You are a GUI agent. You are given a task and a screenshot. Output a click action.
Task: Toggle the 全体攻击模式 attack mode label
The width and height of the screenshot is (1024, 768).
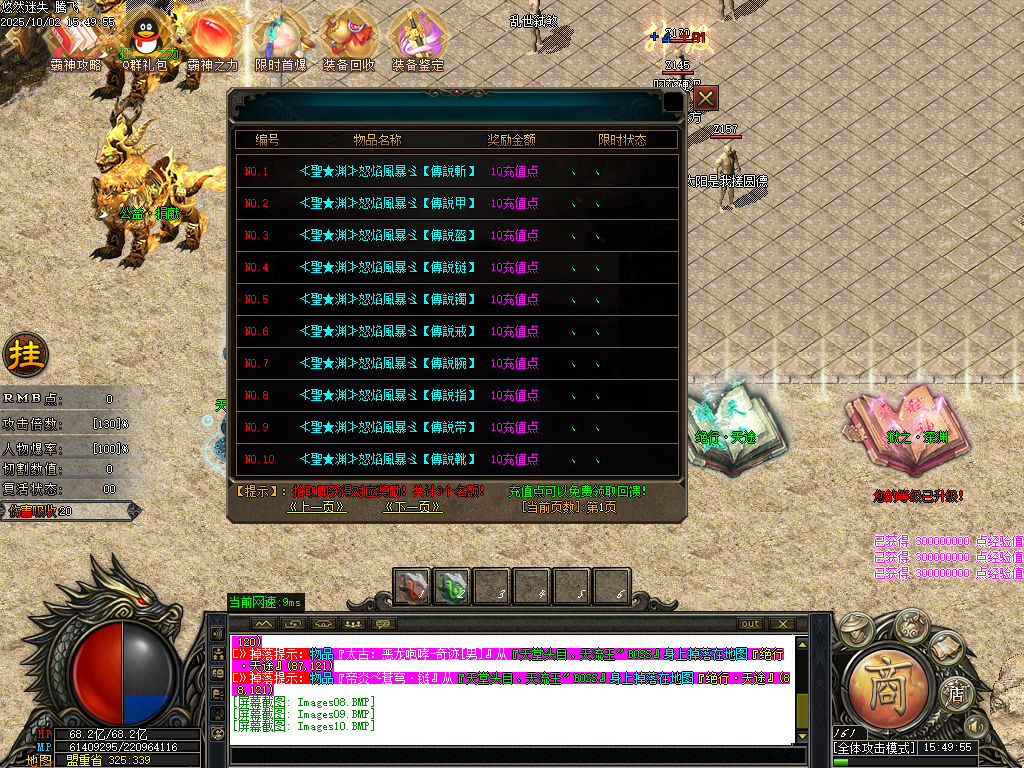click(875, 747)
